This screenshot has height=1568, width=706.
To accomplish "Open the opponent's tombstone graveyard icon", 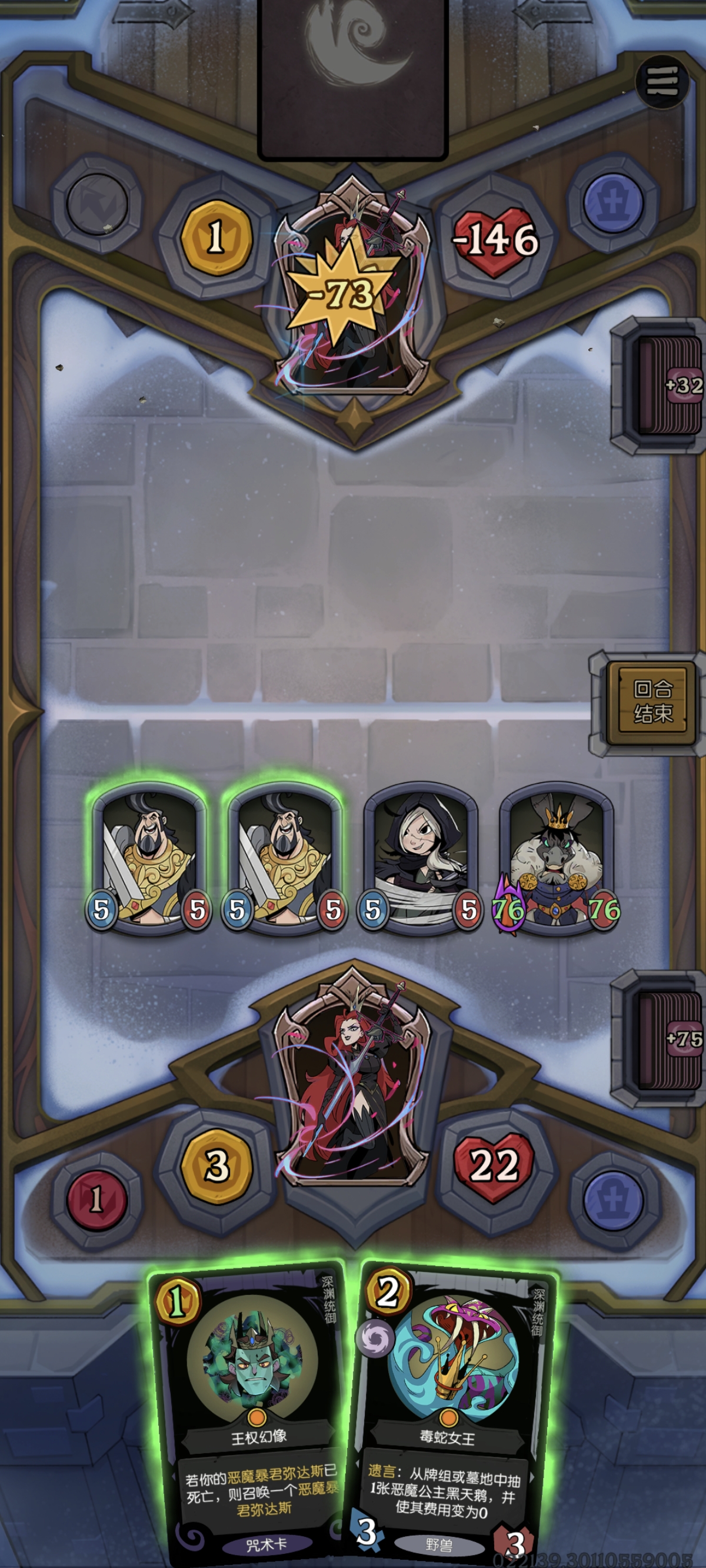I will point(612,203).
